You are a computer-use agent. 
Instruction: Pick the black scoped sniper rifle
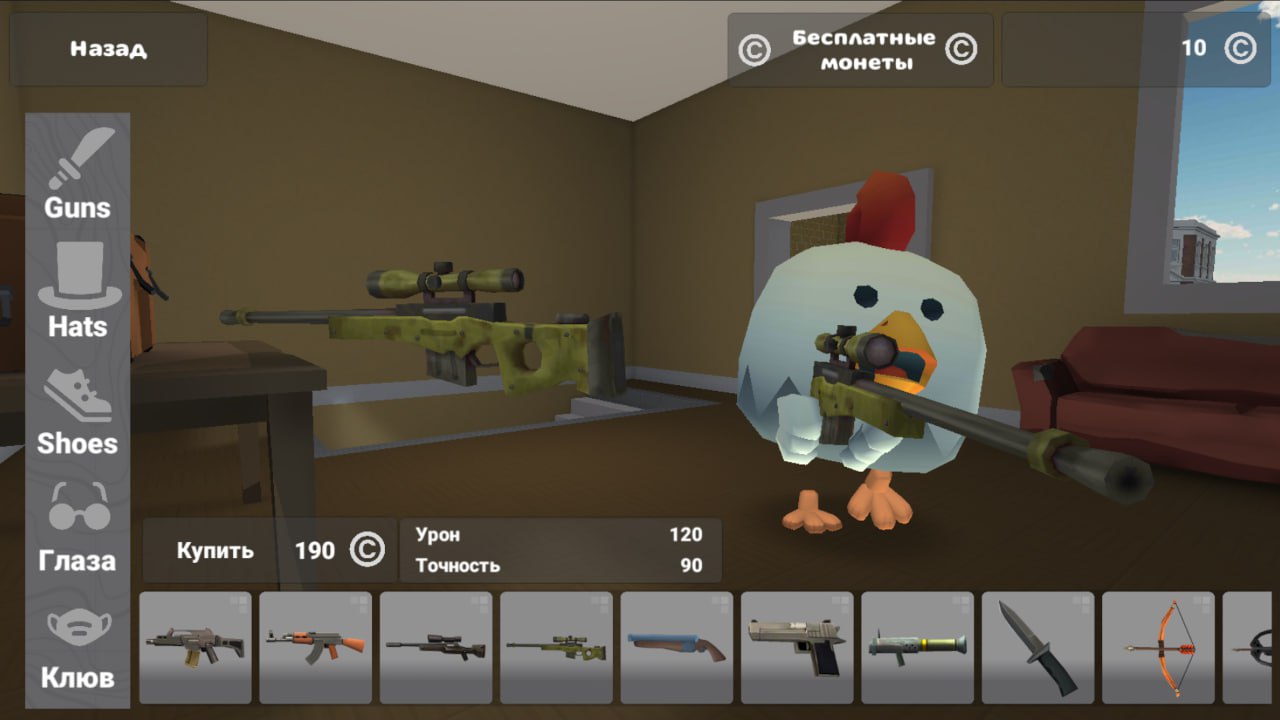click(x=435, y=647)
